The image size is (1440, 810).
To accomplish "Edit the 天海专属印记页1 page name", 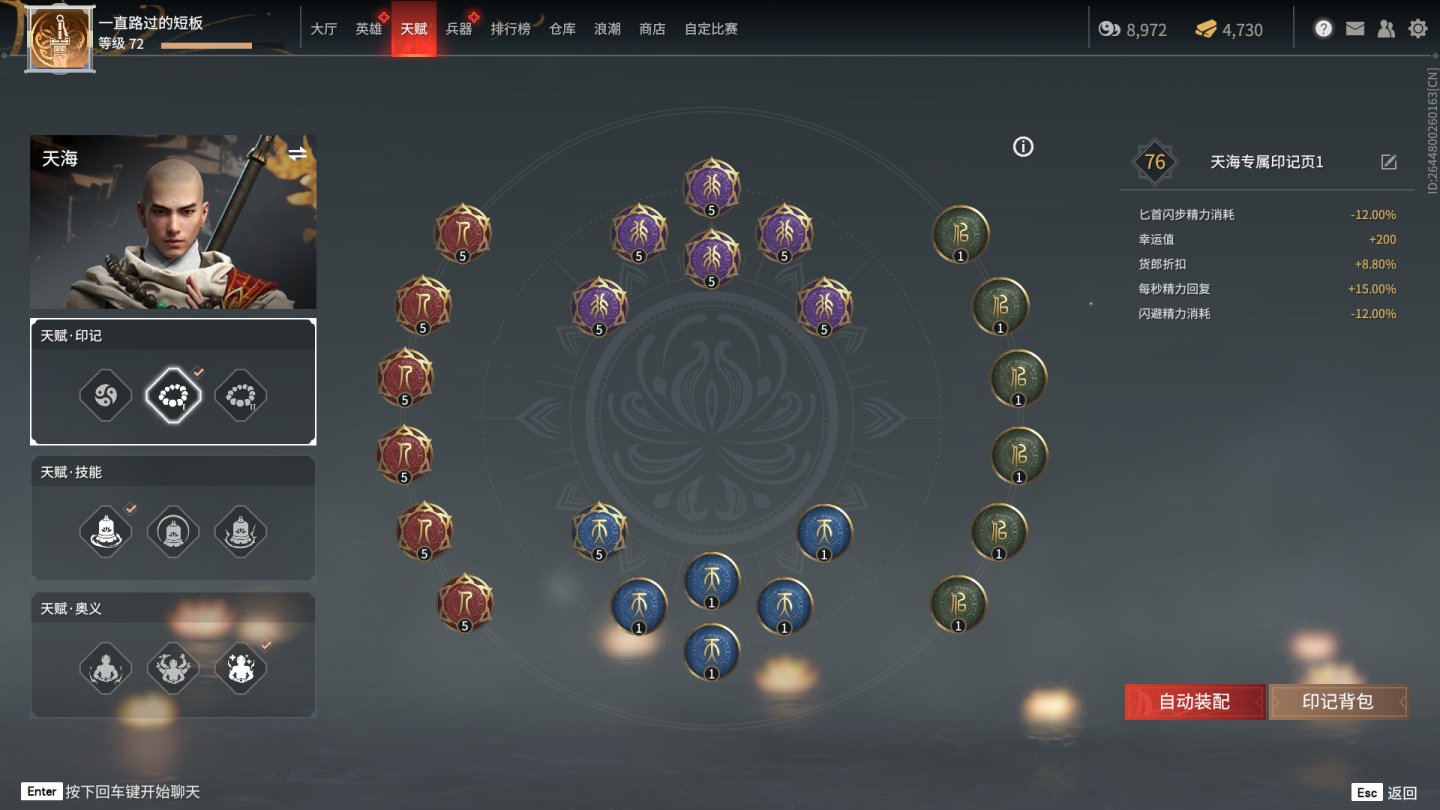I will pyautogui.click(x=1388, y=162).
